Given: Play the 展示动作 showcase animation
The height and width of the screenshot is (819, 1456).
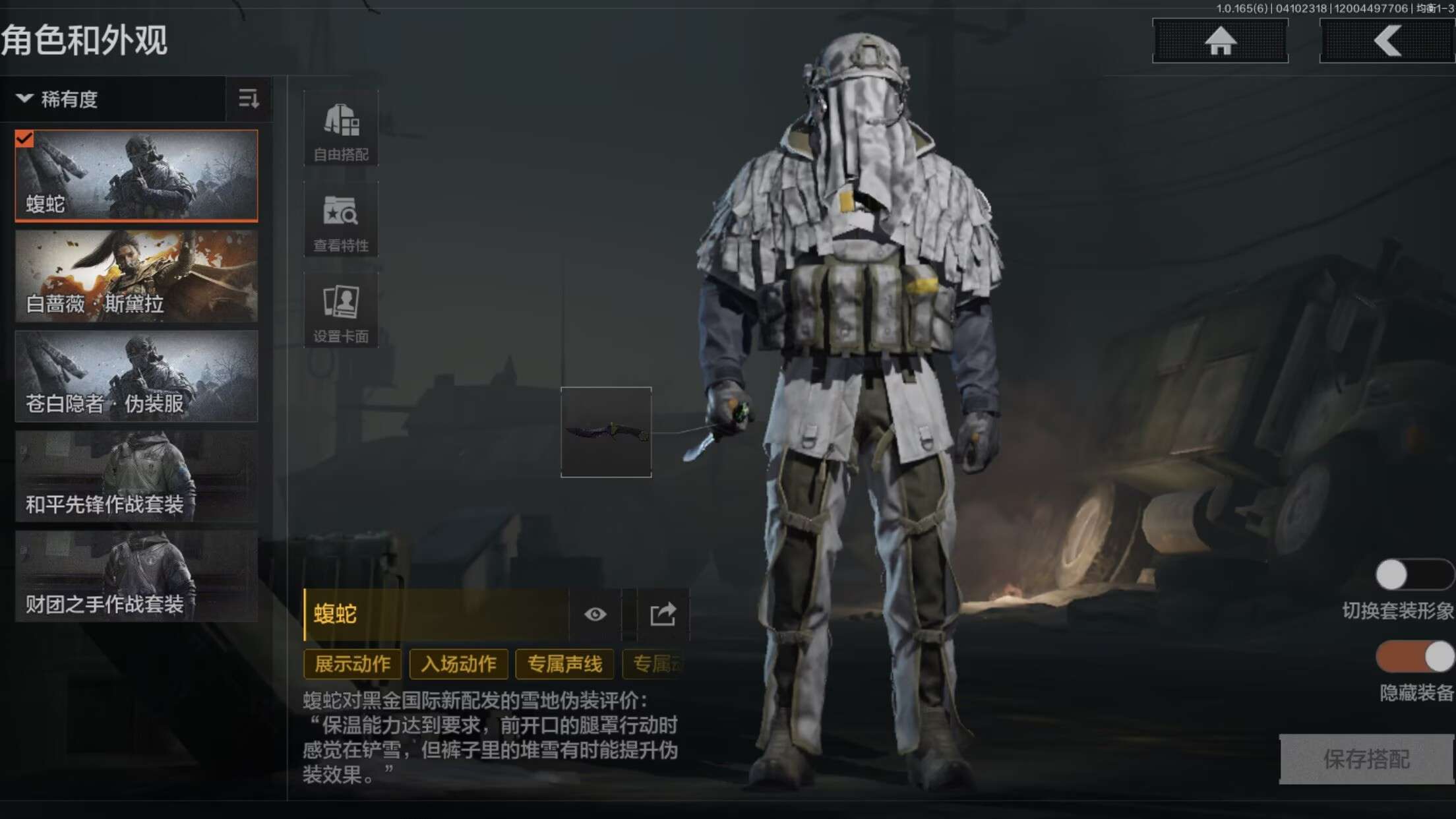Looking at the screenshot, I should [353, 664].
